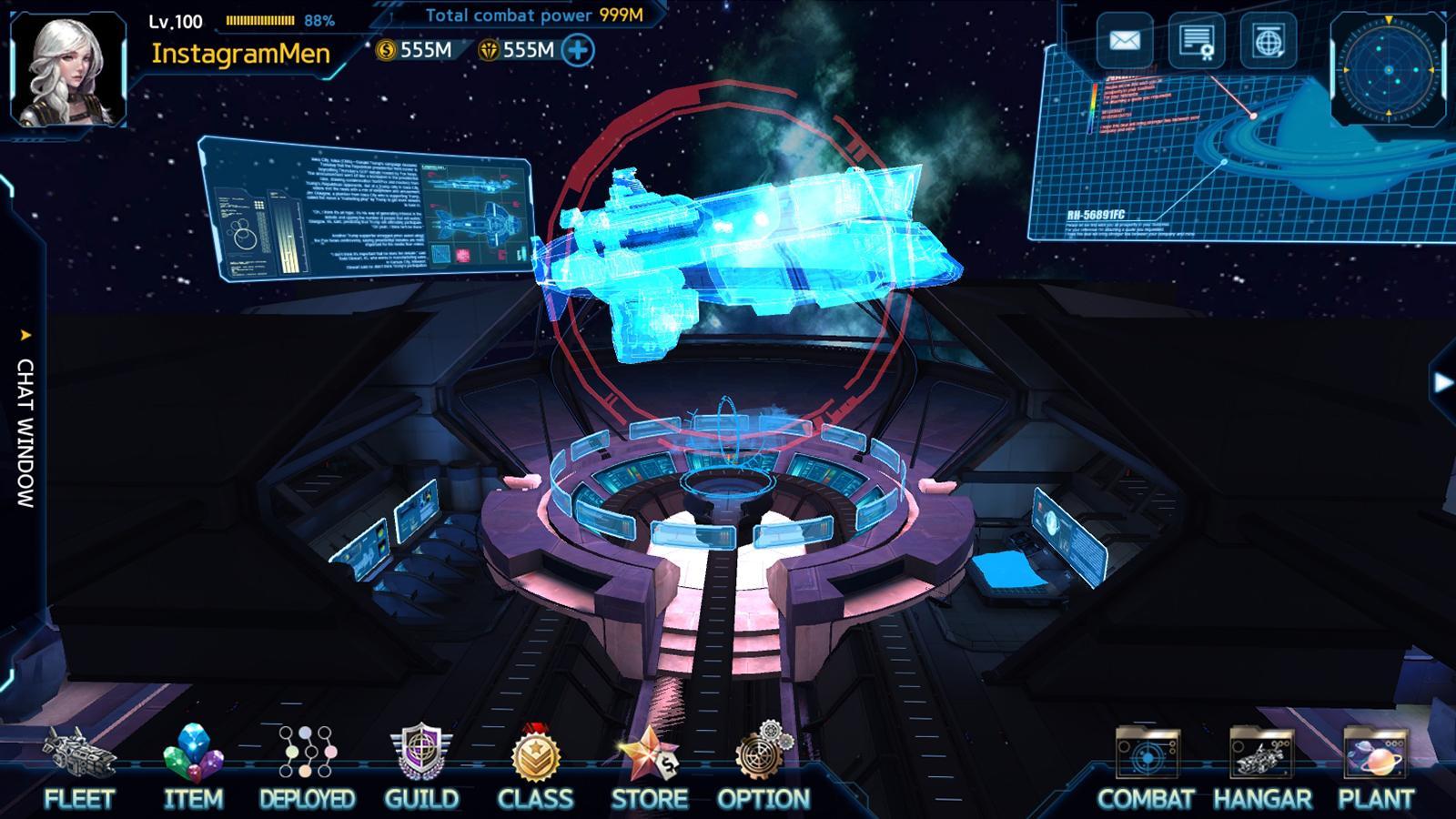Screen dimensions: 1456x819
Task: Open the Option settings gear
Action: tap(763, 767)
